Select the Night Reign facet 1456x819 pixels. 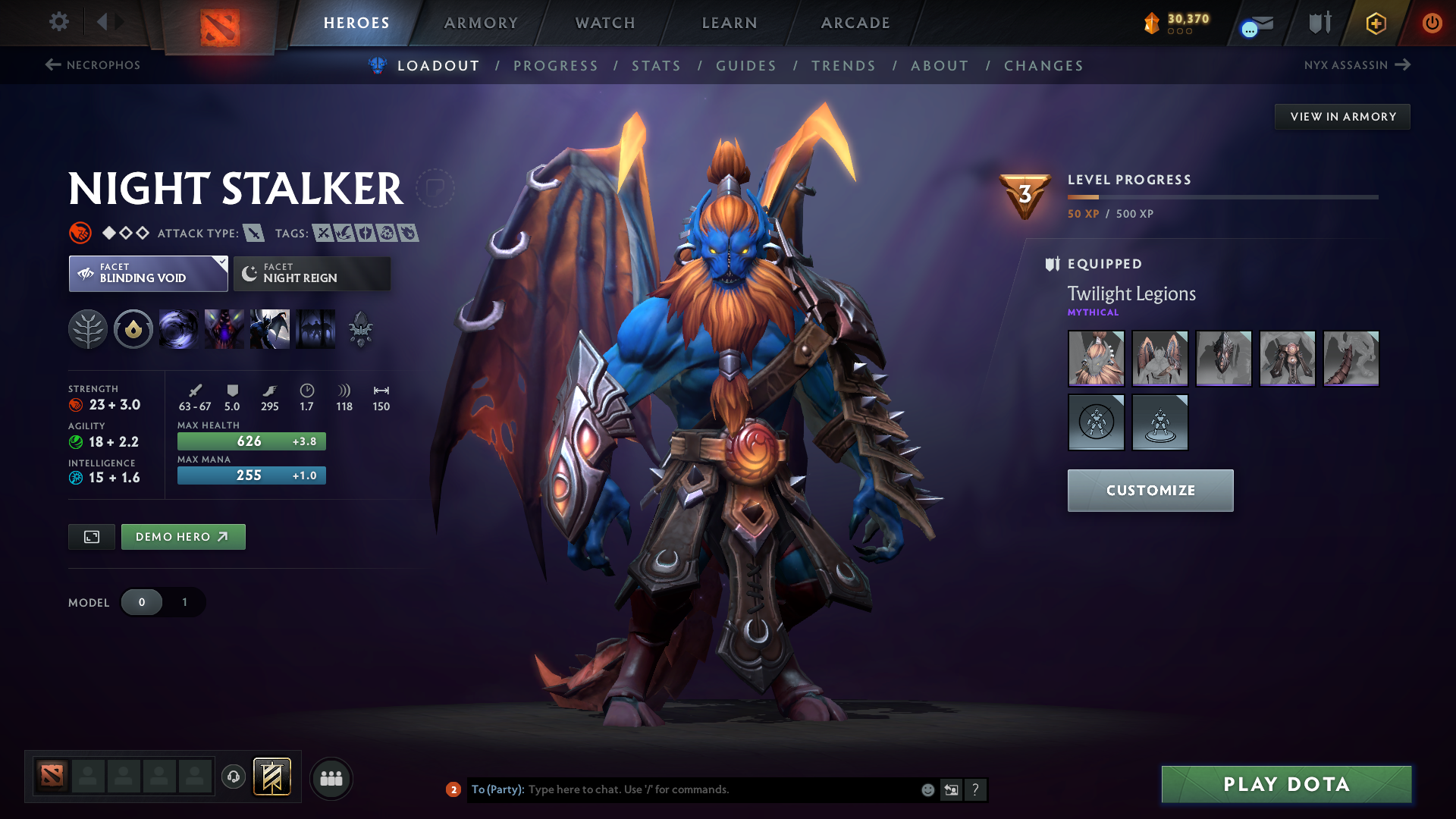(311, 273)
